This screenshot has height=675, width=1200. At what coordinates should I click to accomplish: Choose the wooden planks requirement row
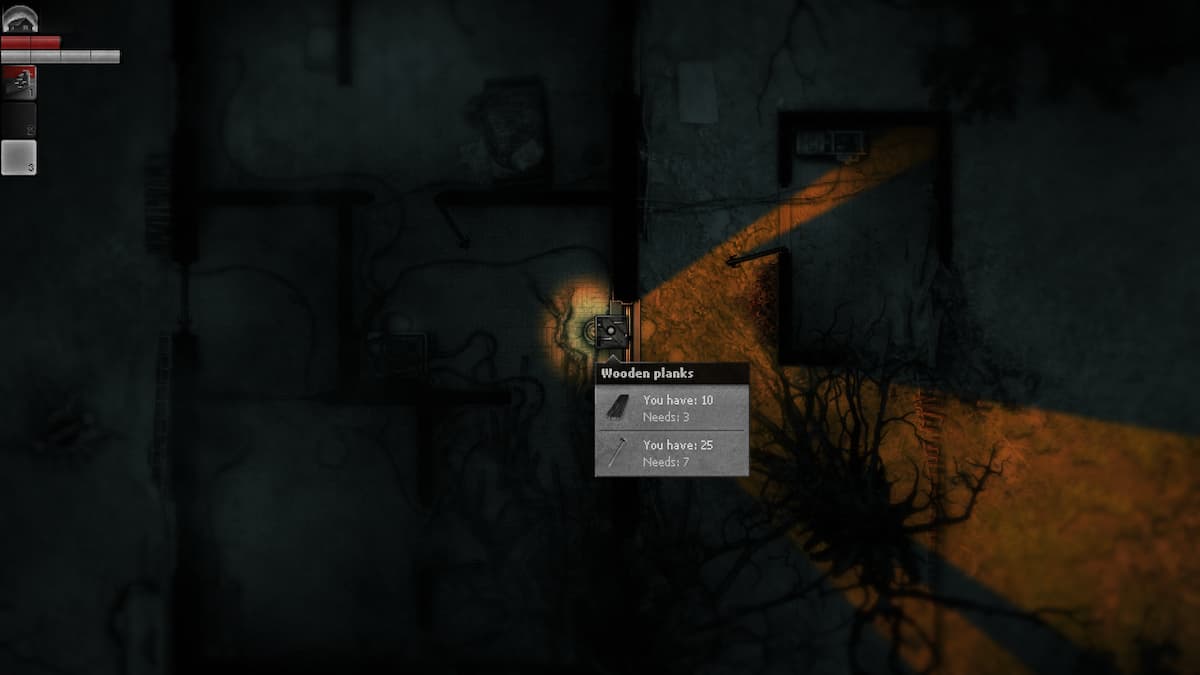tap(671, 407)
